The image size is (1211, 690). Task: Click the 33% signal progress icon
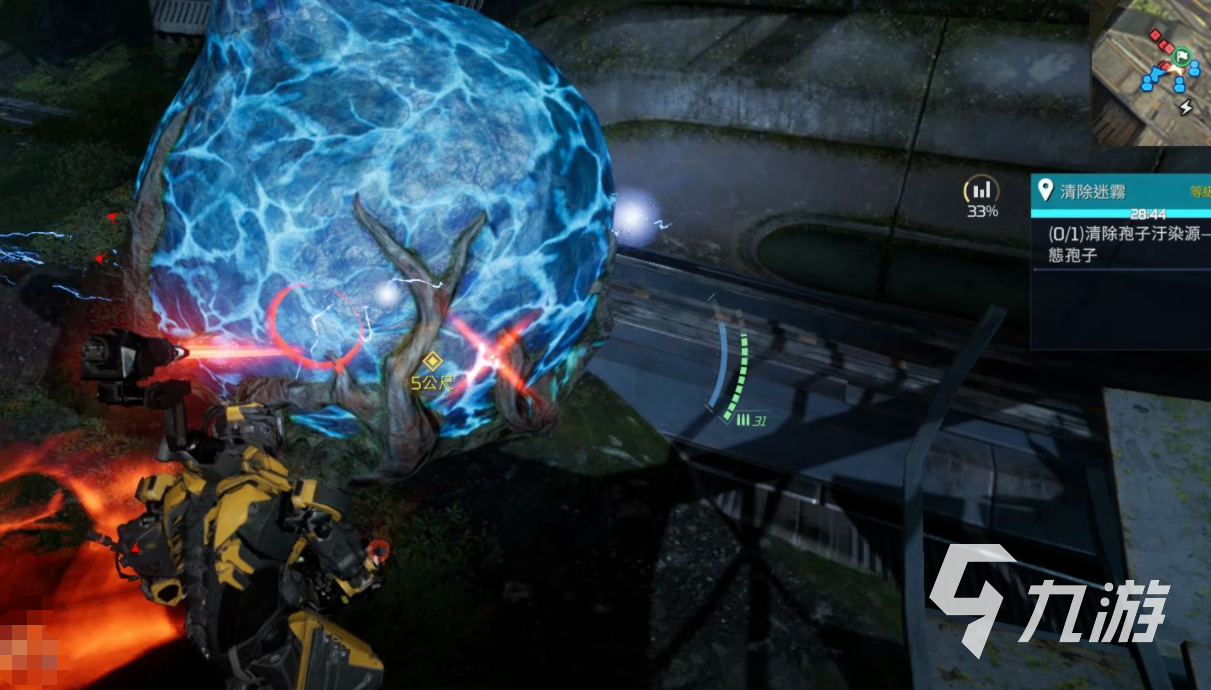[x=981, y=190]
